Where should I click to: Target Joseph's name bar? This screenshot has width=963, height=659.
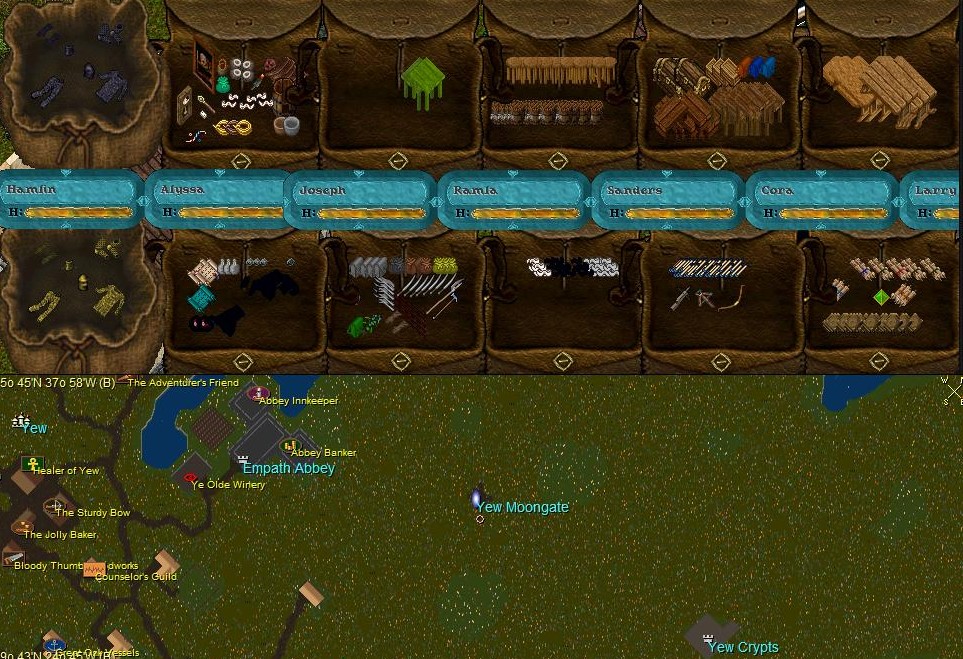362,200
